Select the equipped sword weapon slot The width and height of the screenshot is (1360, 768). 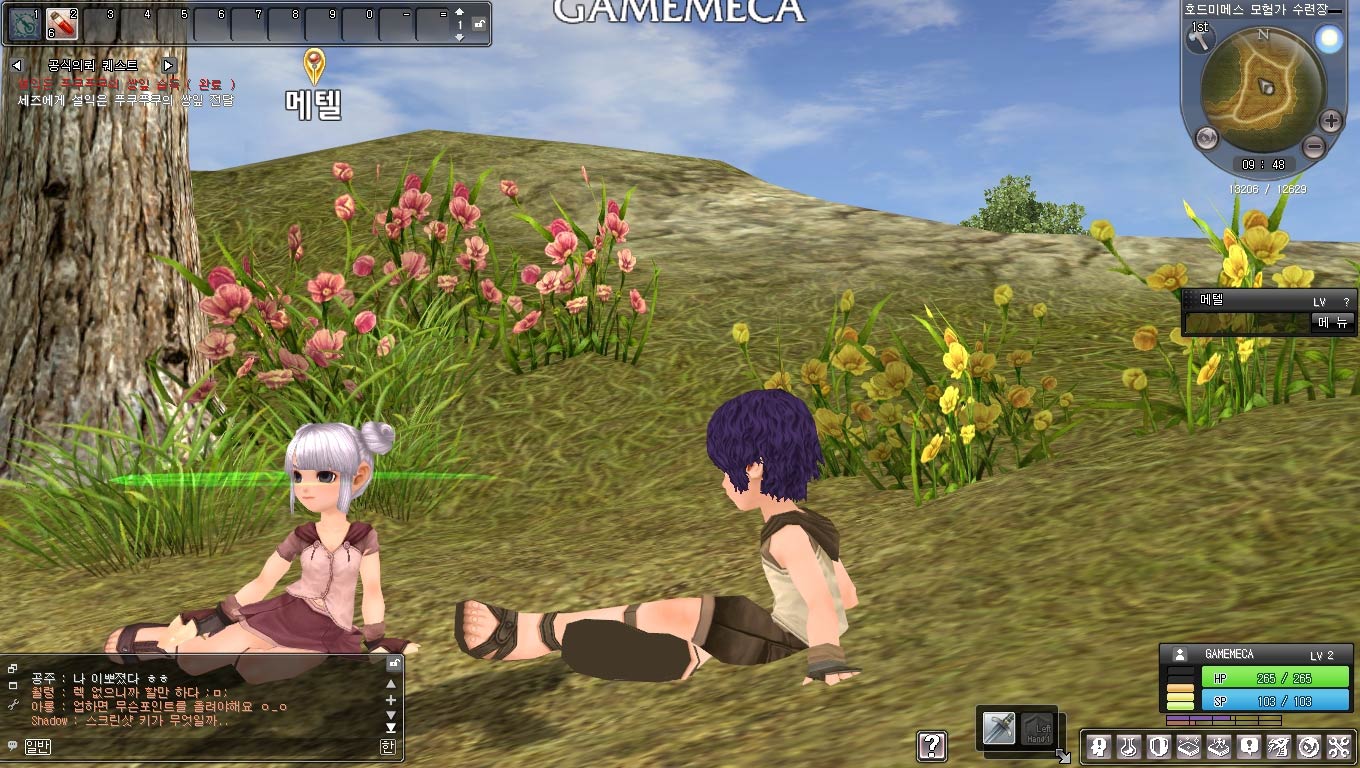click(998, 728)
